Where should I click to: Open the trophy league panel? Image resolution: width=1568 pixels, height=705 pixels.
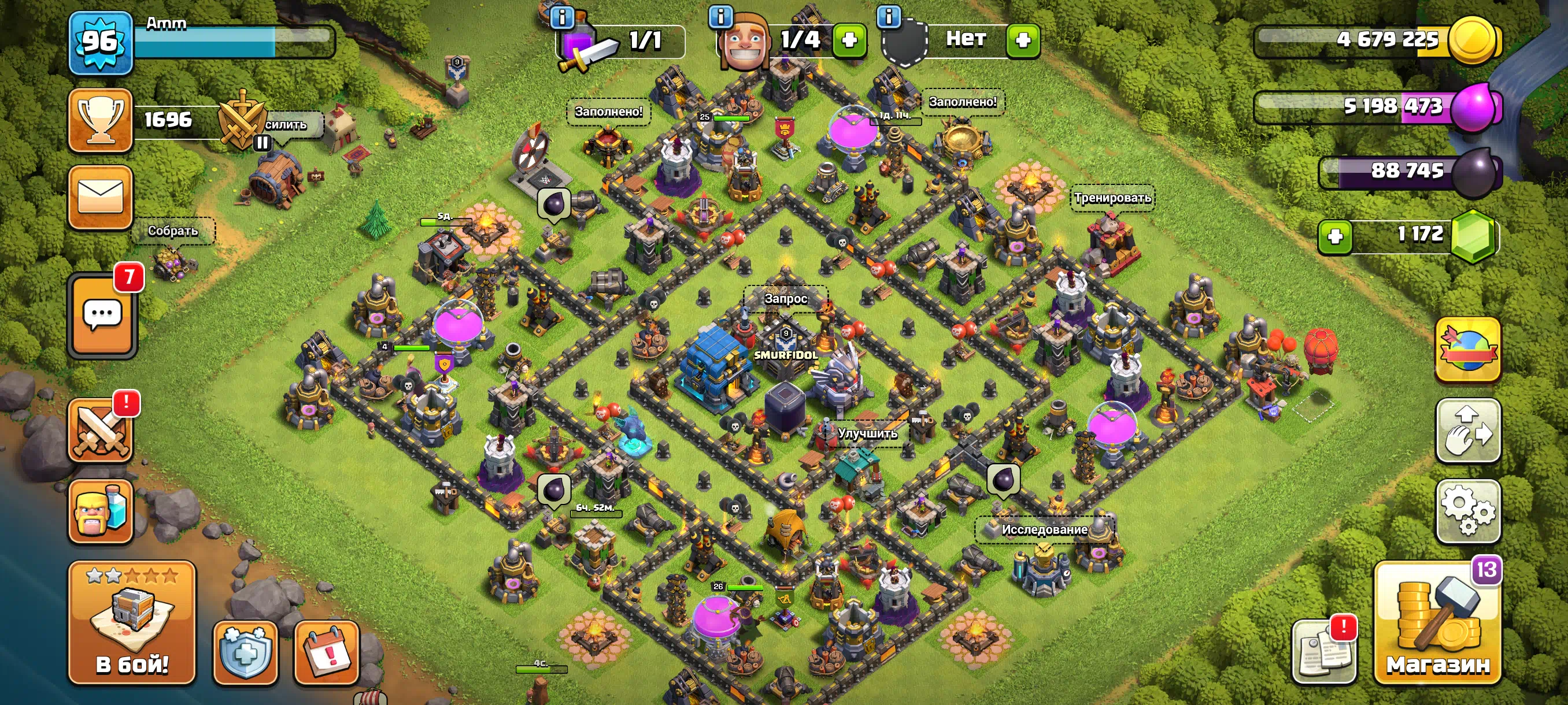click(101, 120)
